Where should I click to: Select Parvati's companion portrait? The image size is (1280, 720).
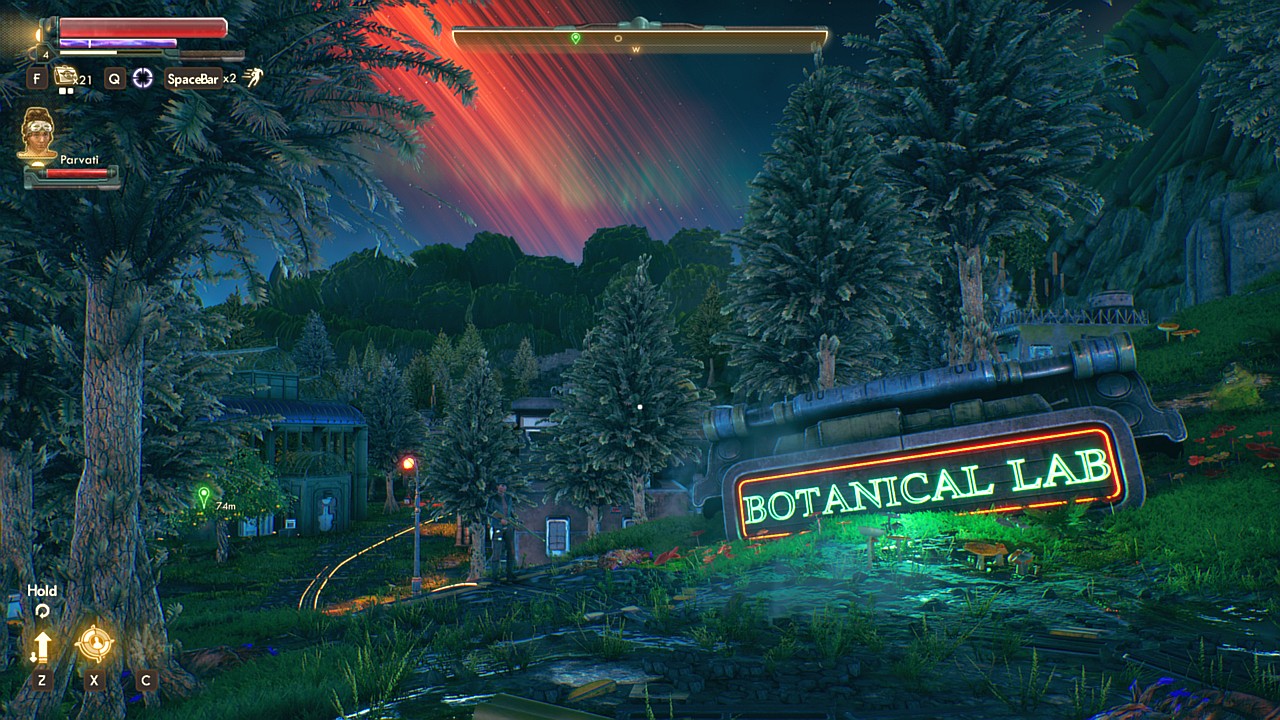(x=38, y=133)
